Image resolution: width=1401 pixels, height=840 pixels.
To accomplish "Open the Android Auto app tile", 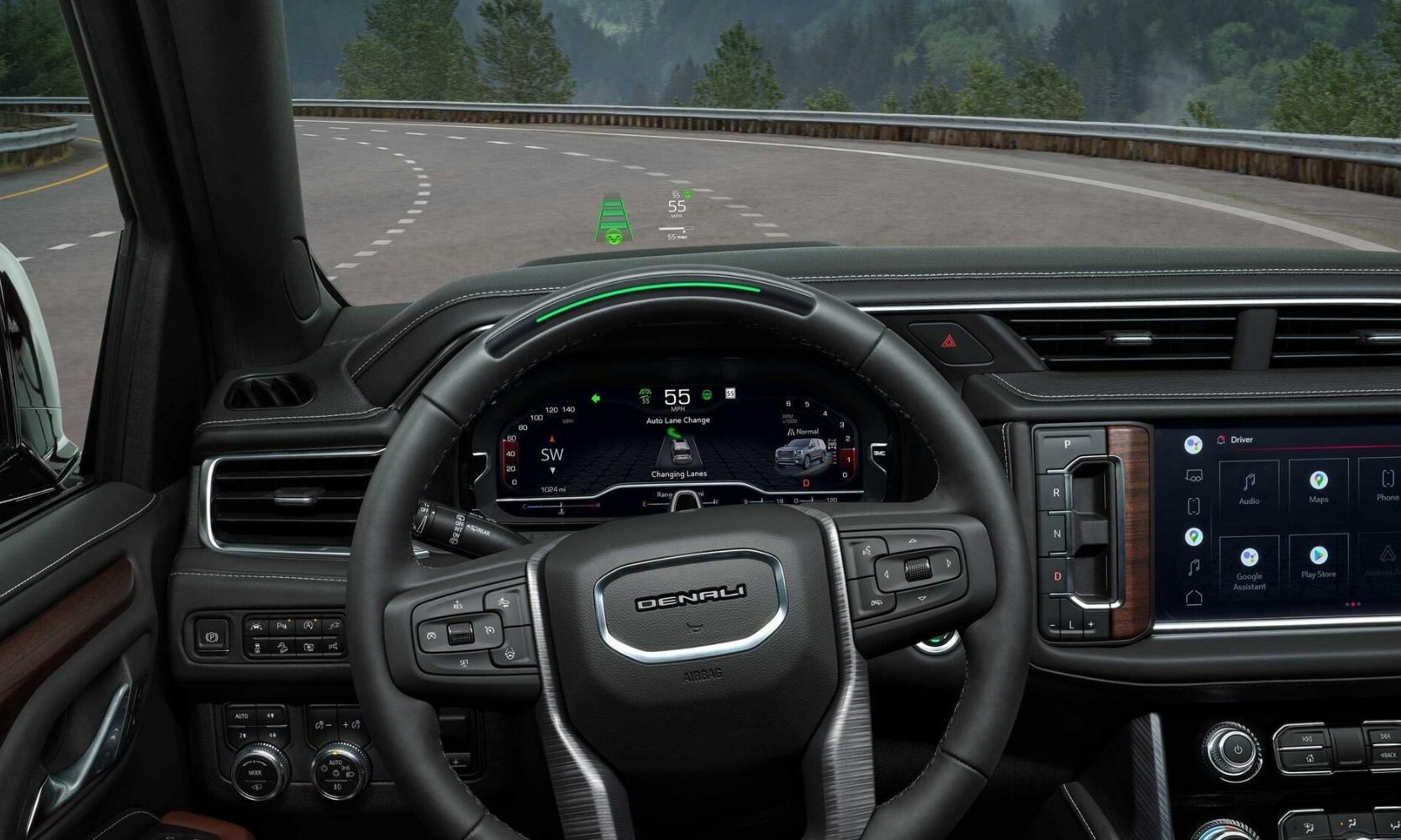I will coord(1388,561).
